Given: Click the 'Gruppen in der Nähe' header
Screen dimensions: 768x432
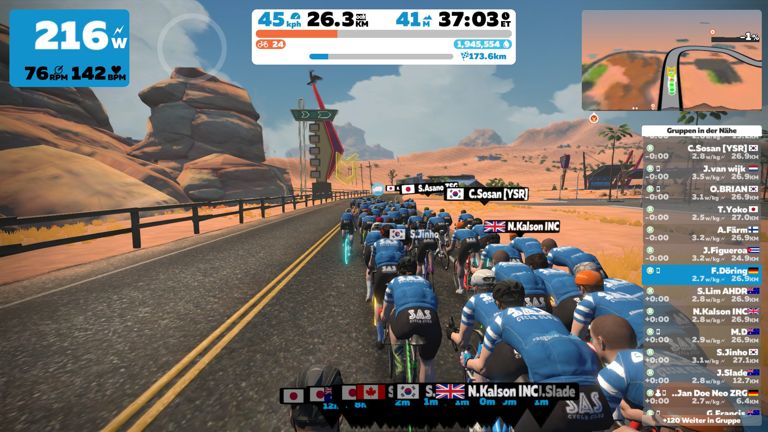Looking at the screenshot, I should (x=704, y=131).
